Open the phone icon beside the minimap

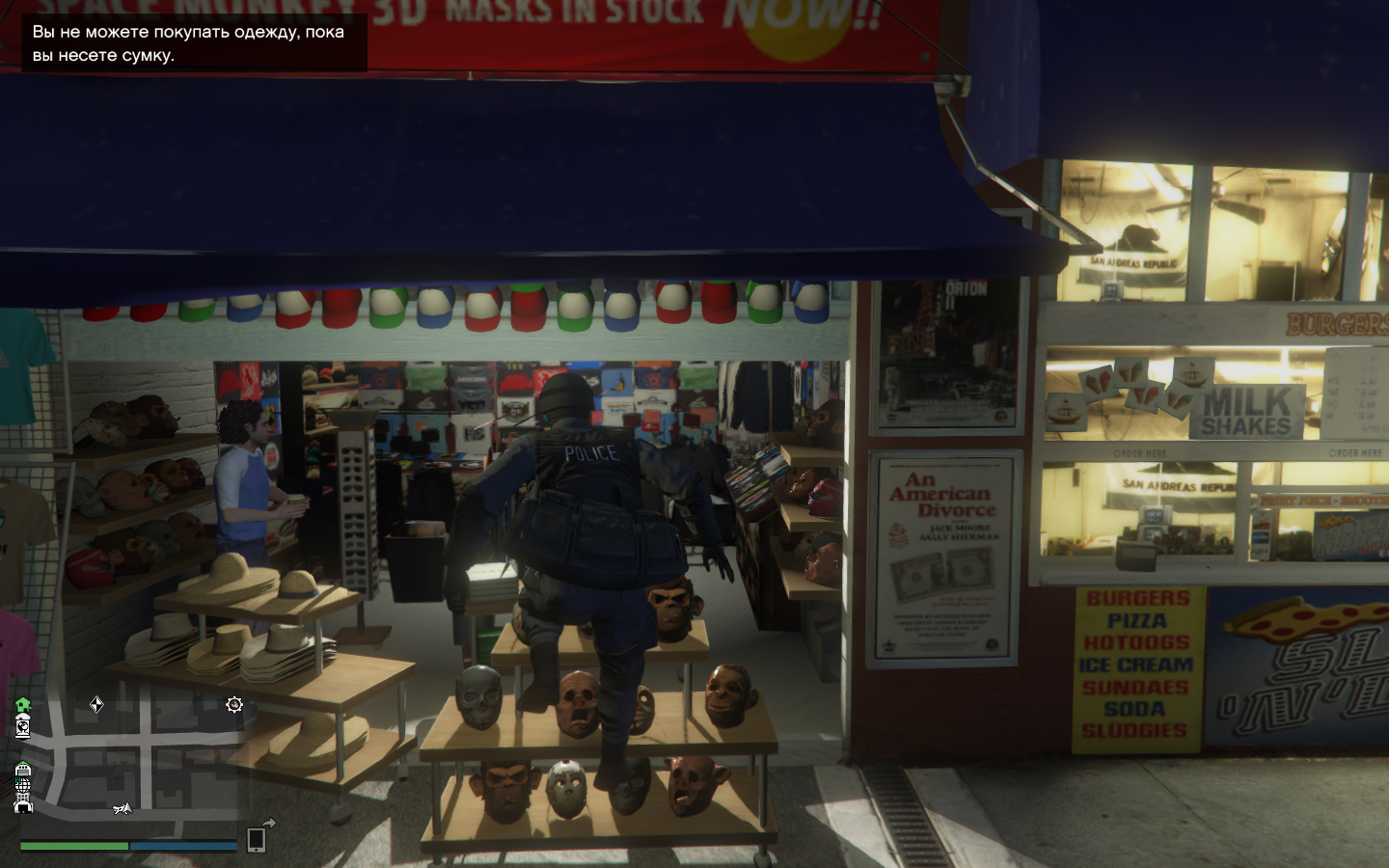click(x=257, y=840)
